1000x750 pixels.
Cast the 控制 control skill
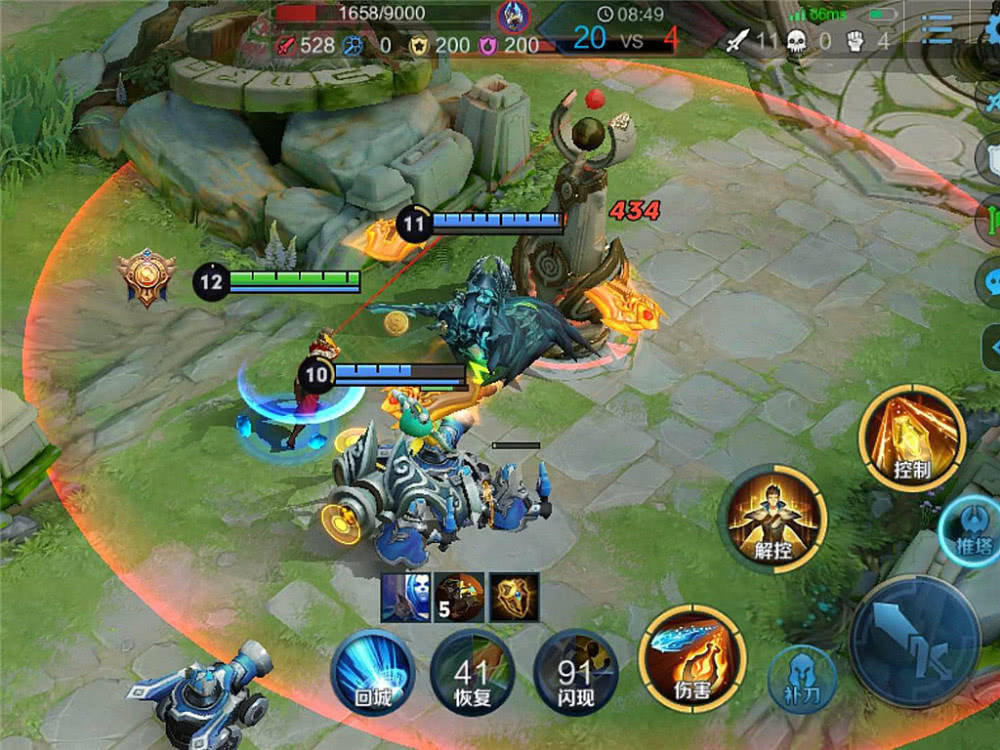pyautogui.click(x=911, y=439)
